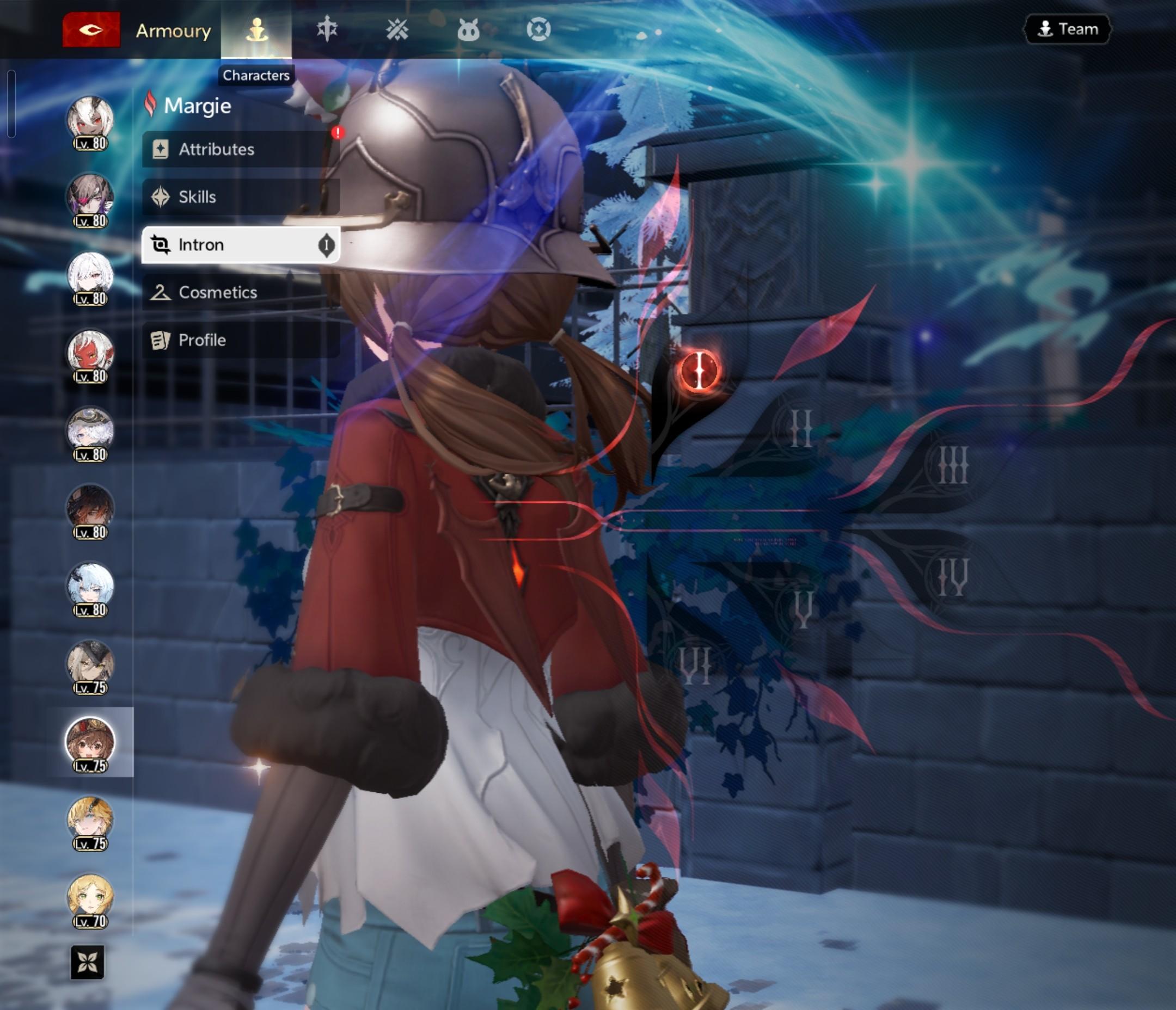Choose Intron node VI
Screen dimensions: 1176x1010
click(x=695, y=666)
